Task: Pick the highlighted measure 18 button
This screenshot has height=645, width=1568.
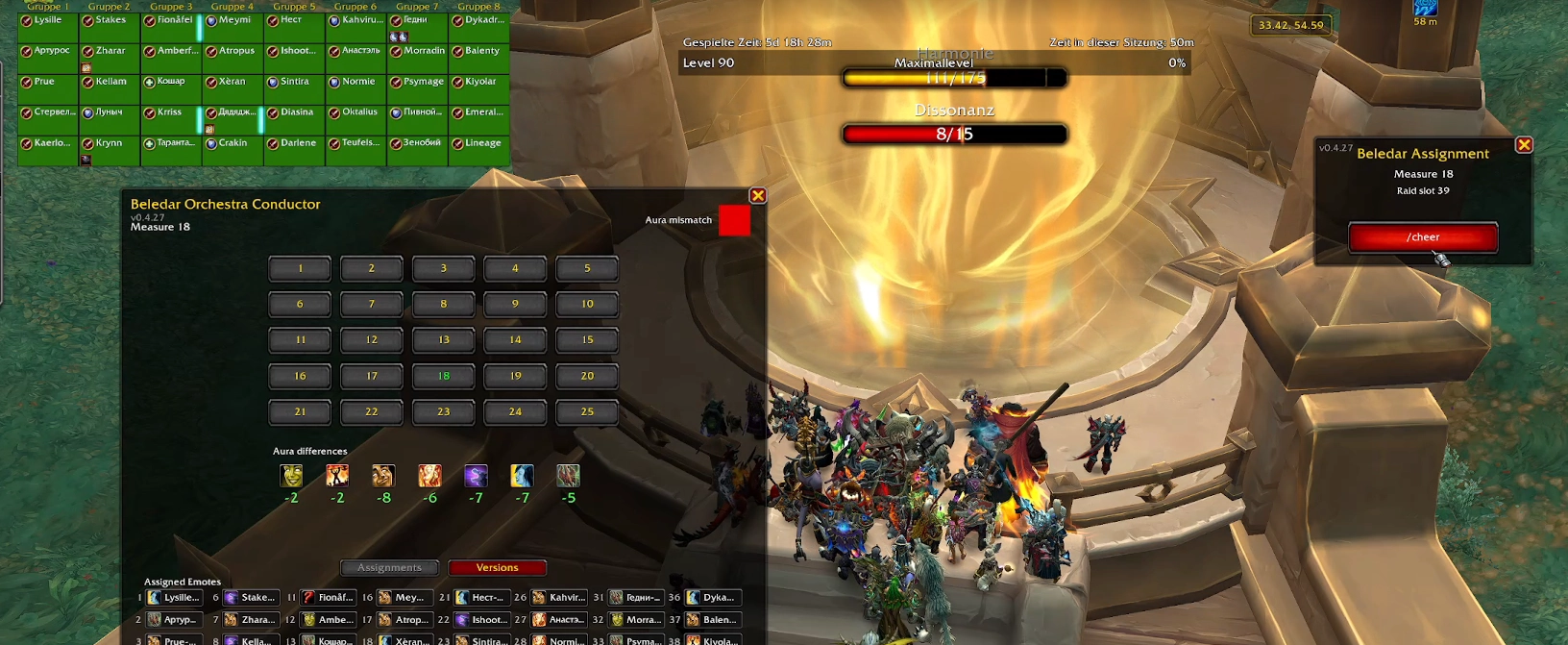Action: tap(443, 376)
